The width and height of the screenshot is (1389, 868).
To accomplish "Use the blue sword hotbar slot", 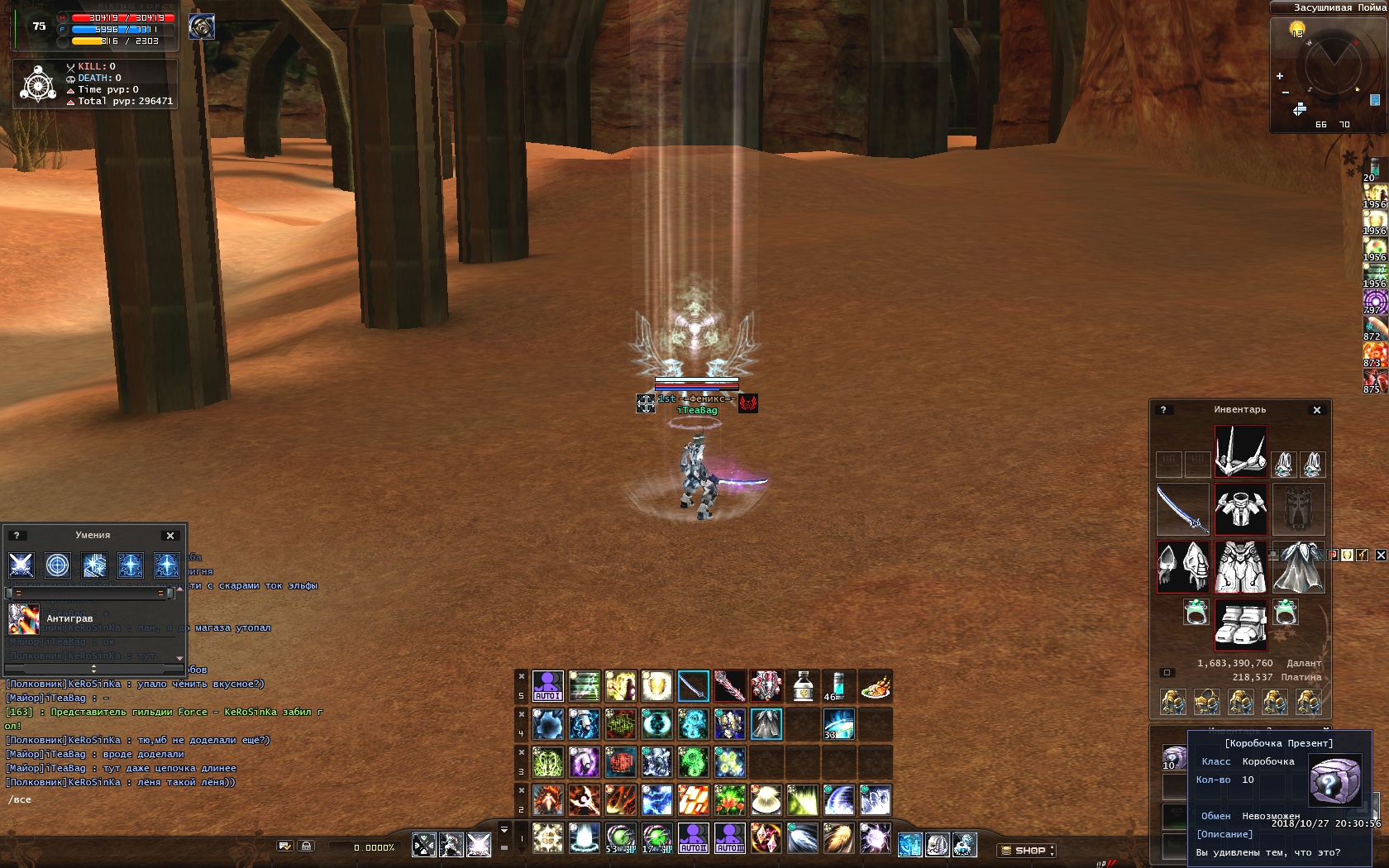I will [693, 685].
